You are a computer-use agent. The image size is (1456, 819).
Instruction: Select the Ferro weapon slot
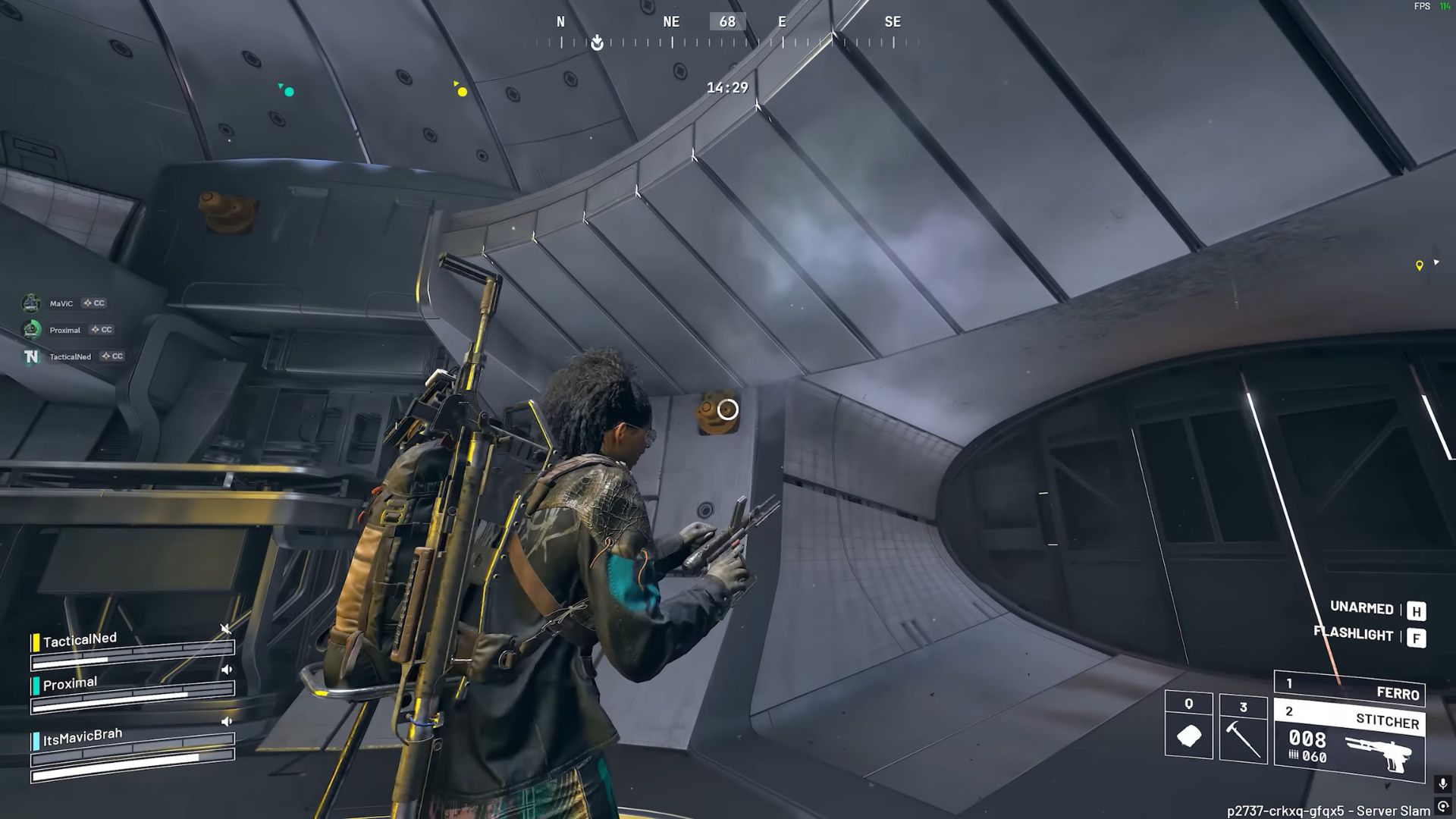(1350, 688)
